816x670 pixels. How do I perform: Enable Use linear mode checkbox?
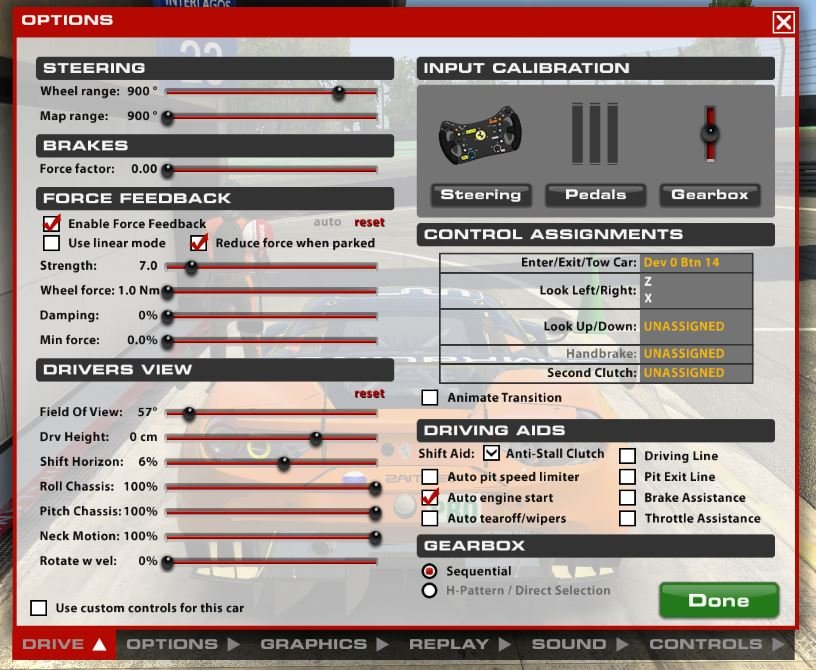click(52, 243)
